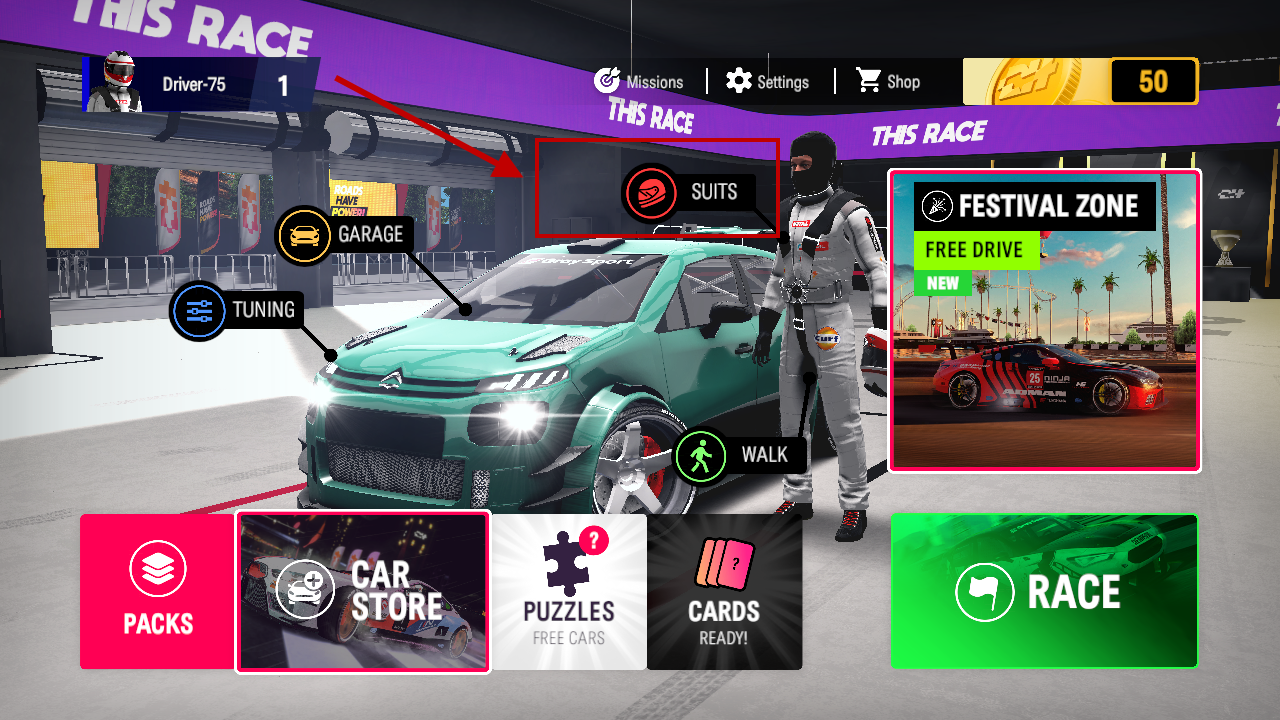Open the Settings menu
This screenshot has width=1280, height=720.
768,82
